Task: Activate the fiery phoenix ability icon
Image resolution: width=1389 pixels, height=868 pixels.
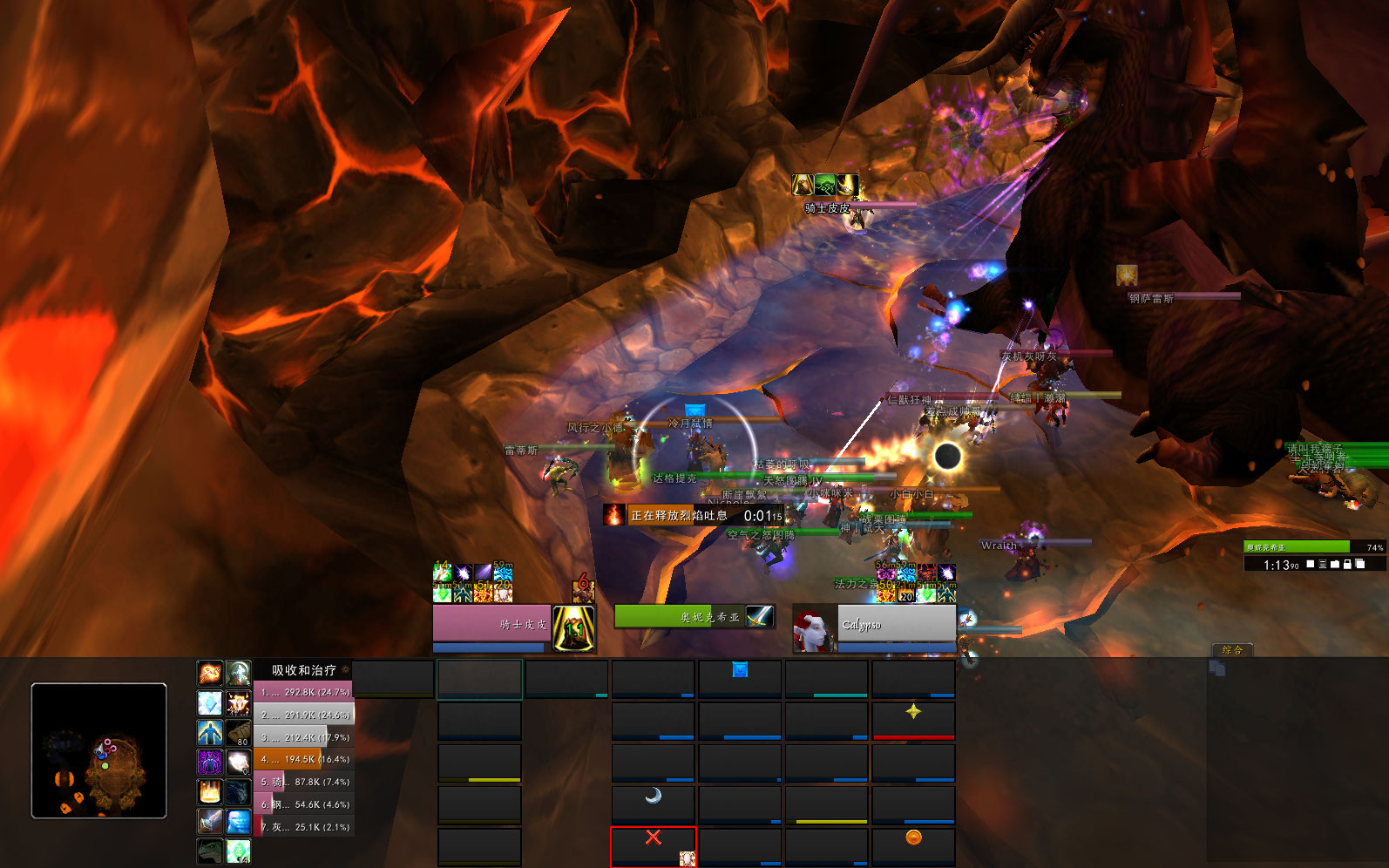Action: [x=210, y=672]
